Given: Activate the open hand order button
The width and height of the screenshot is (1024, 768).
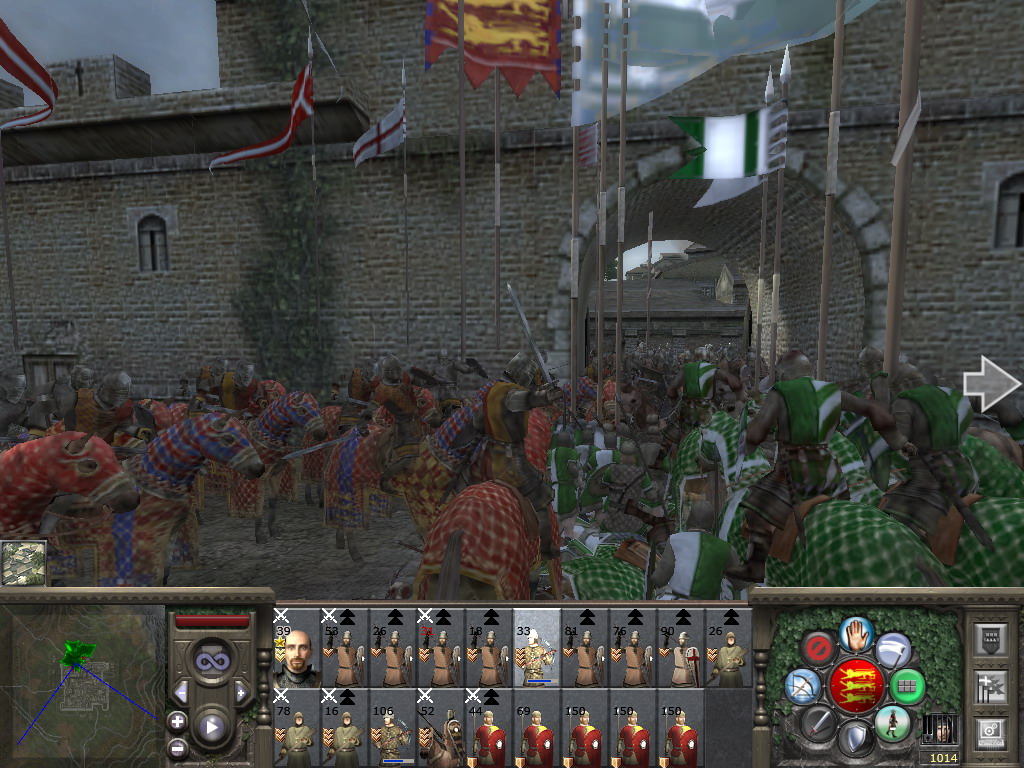Looking at the screenshot, I should 857,632.
